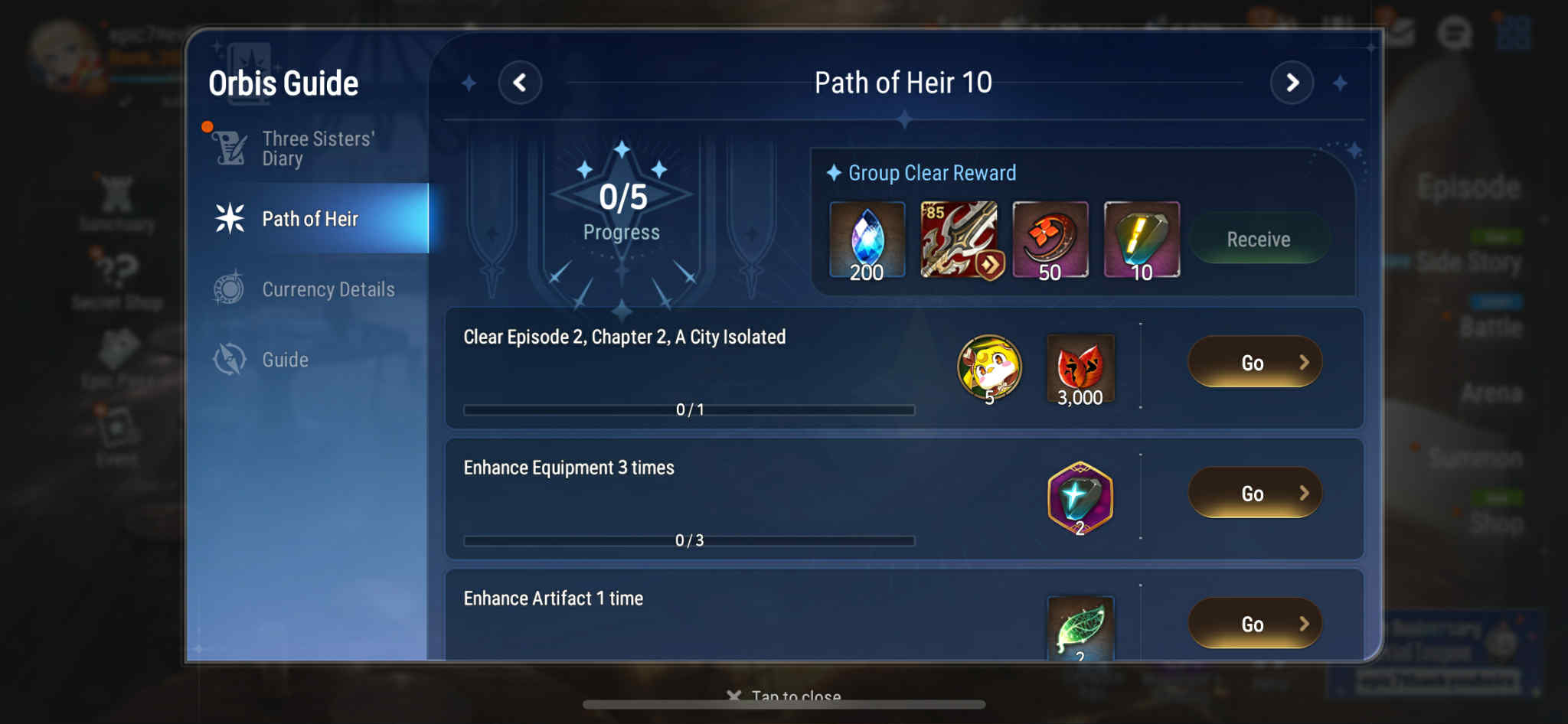1568x724 pixels.
Task: Open the Guide tab
Action: pyautogui.click(x=285, y=360)
